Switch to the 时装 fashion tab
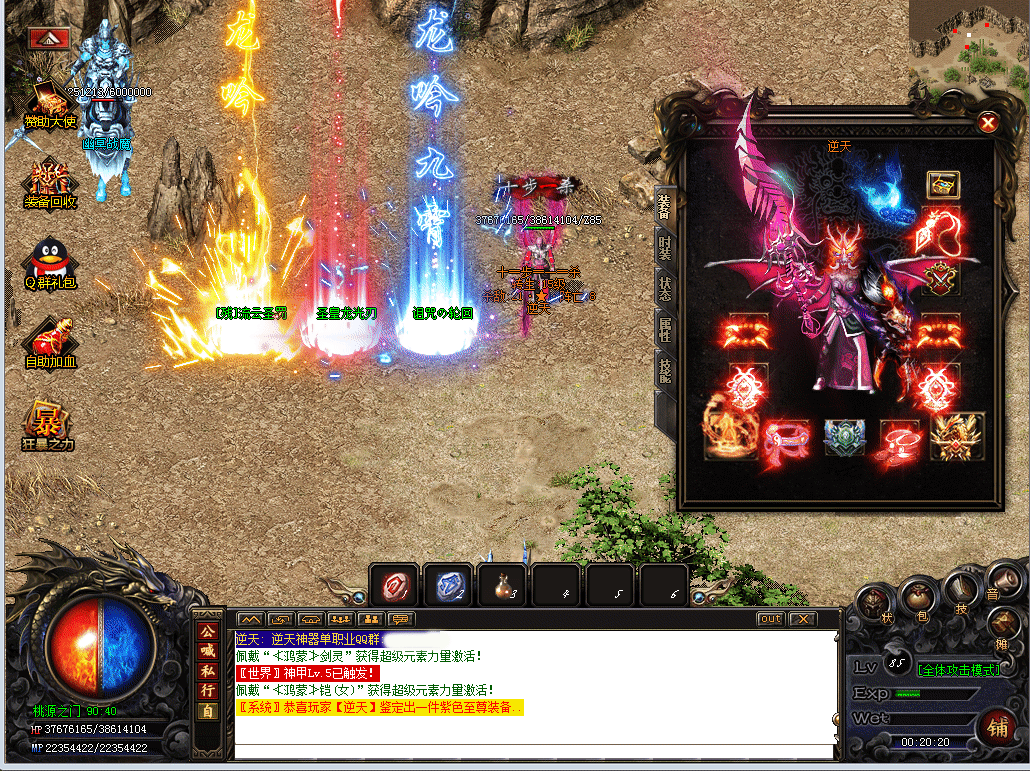1030x771 pixels. (665, 248)
